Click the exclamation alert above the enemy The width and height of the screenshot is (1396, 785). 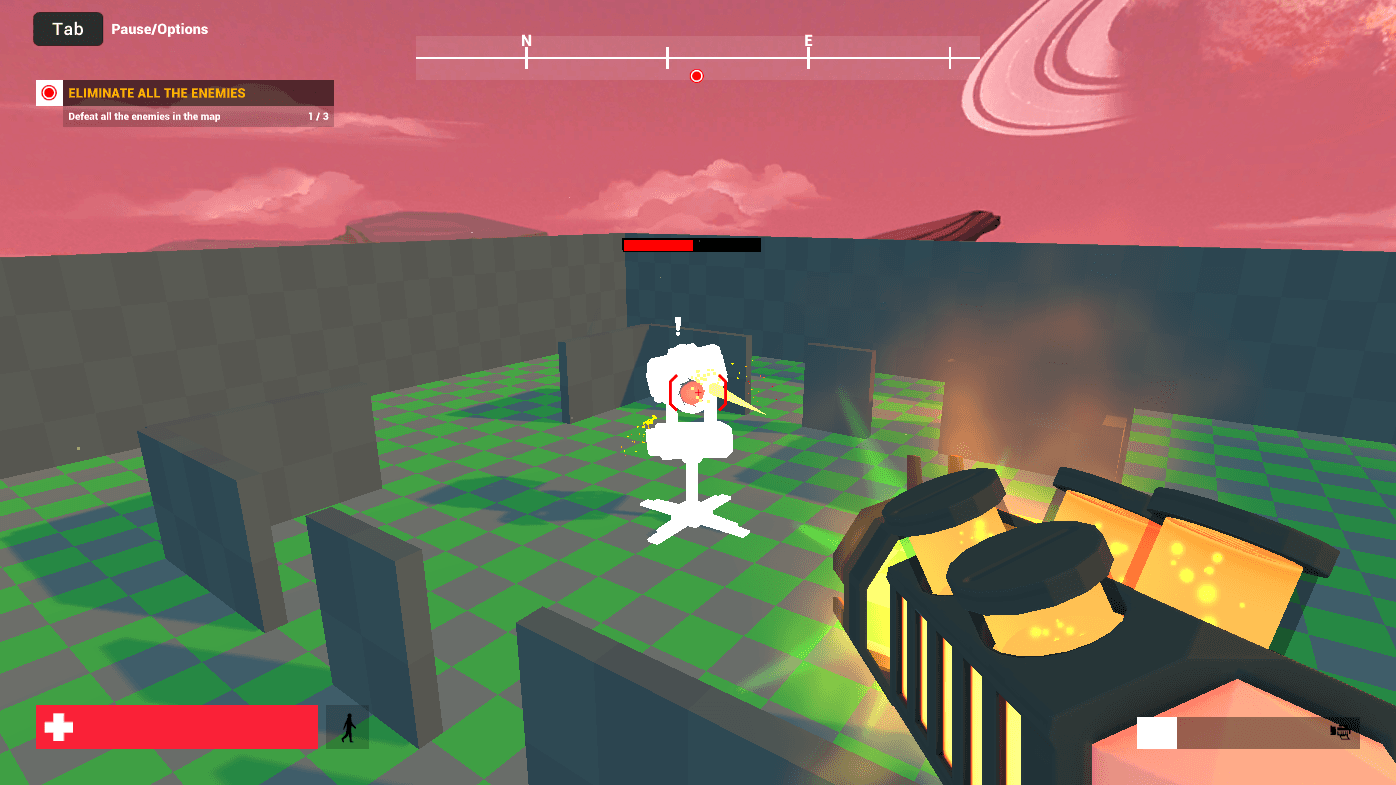point(677,325)
